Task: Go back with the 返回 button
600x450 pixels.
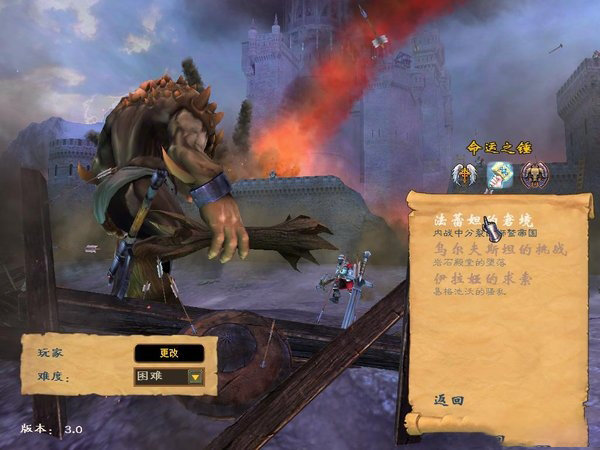Action: 450,399
